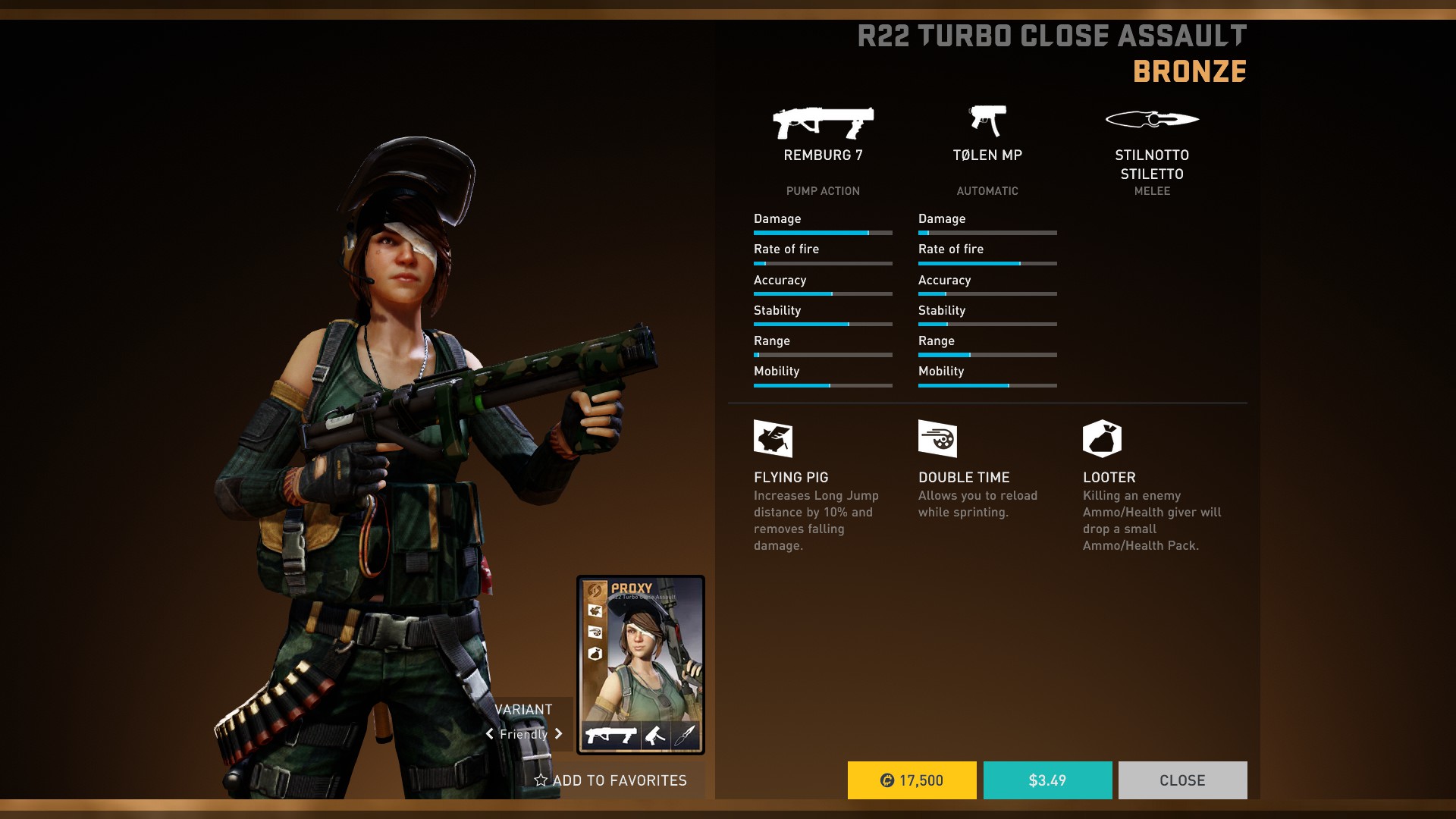Close the loadout card details

(x=1182, y=780)
